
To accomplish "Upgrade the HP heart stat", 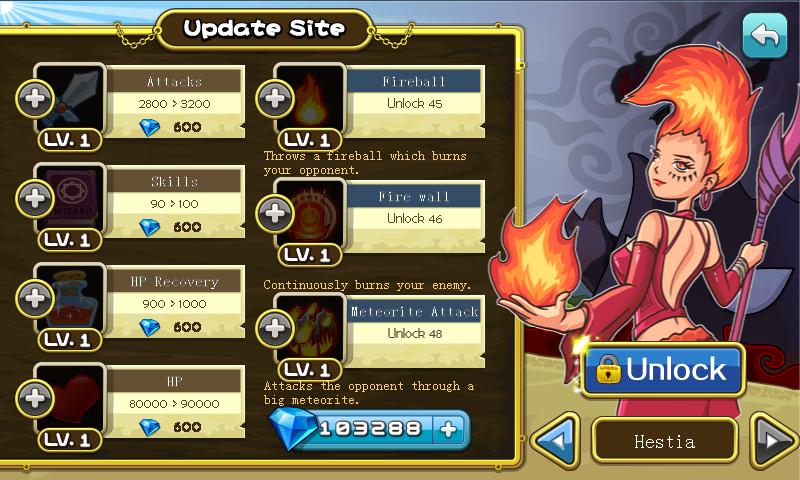I will pyautogui.click(x=32, y=397).
